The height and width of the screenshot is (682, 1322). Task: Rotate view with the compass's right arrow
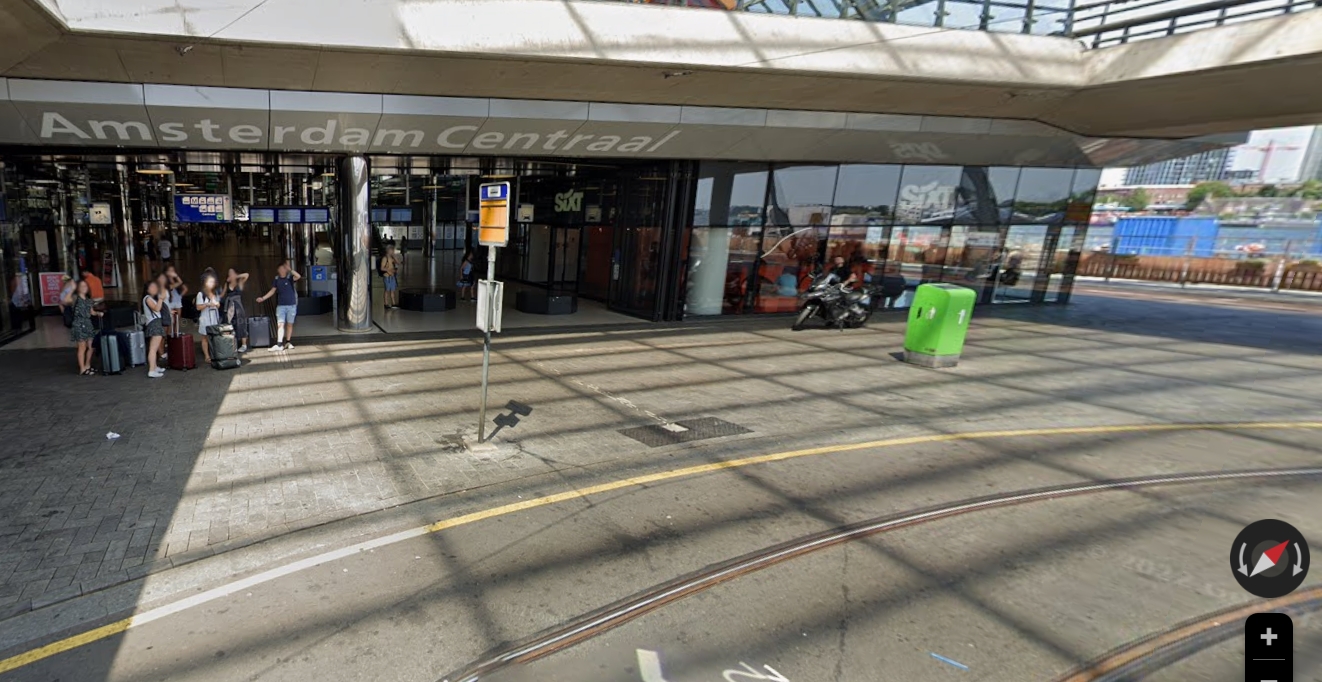click(x=1296, y=559)
